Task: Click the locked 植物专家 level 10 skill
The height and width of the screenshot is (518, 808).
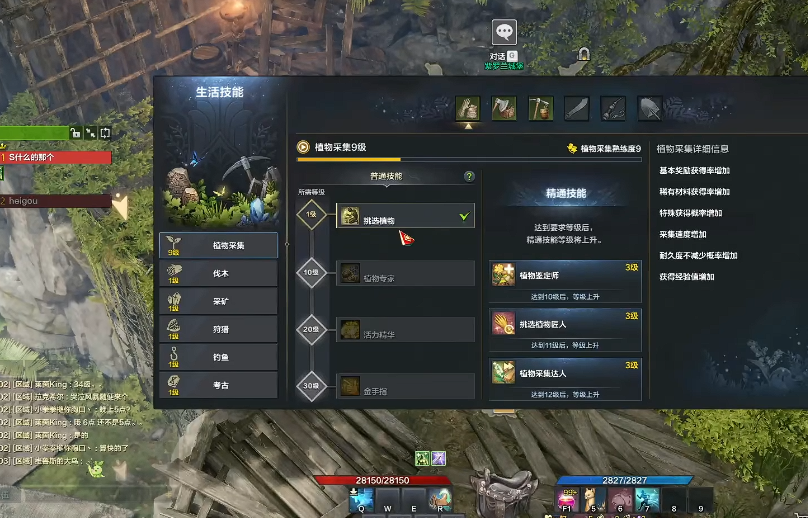Action: tap(404, 273)
